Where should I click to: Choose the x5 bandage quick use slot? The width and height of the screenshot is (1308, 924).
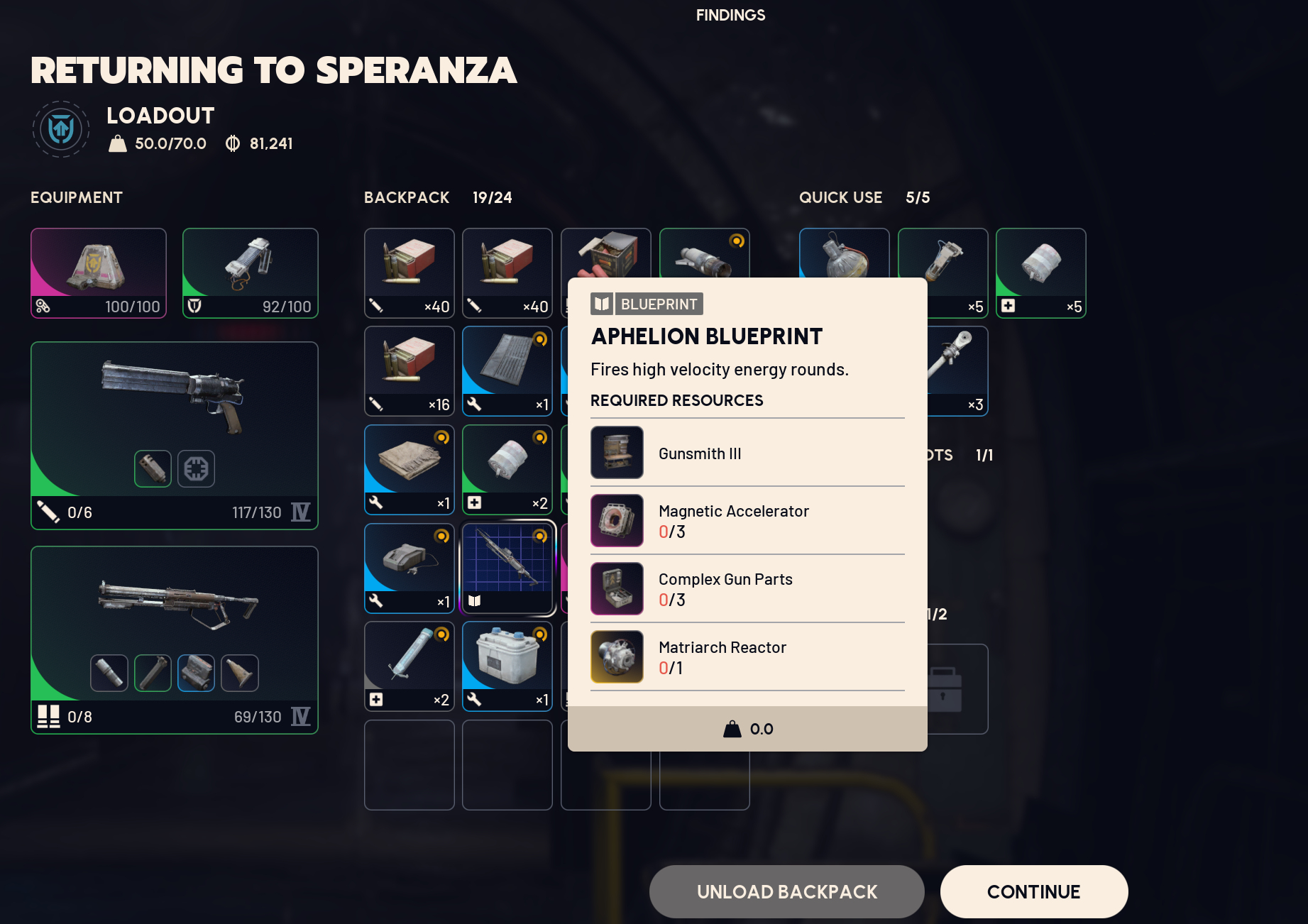[x=1040, y=273]
